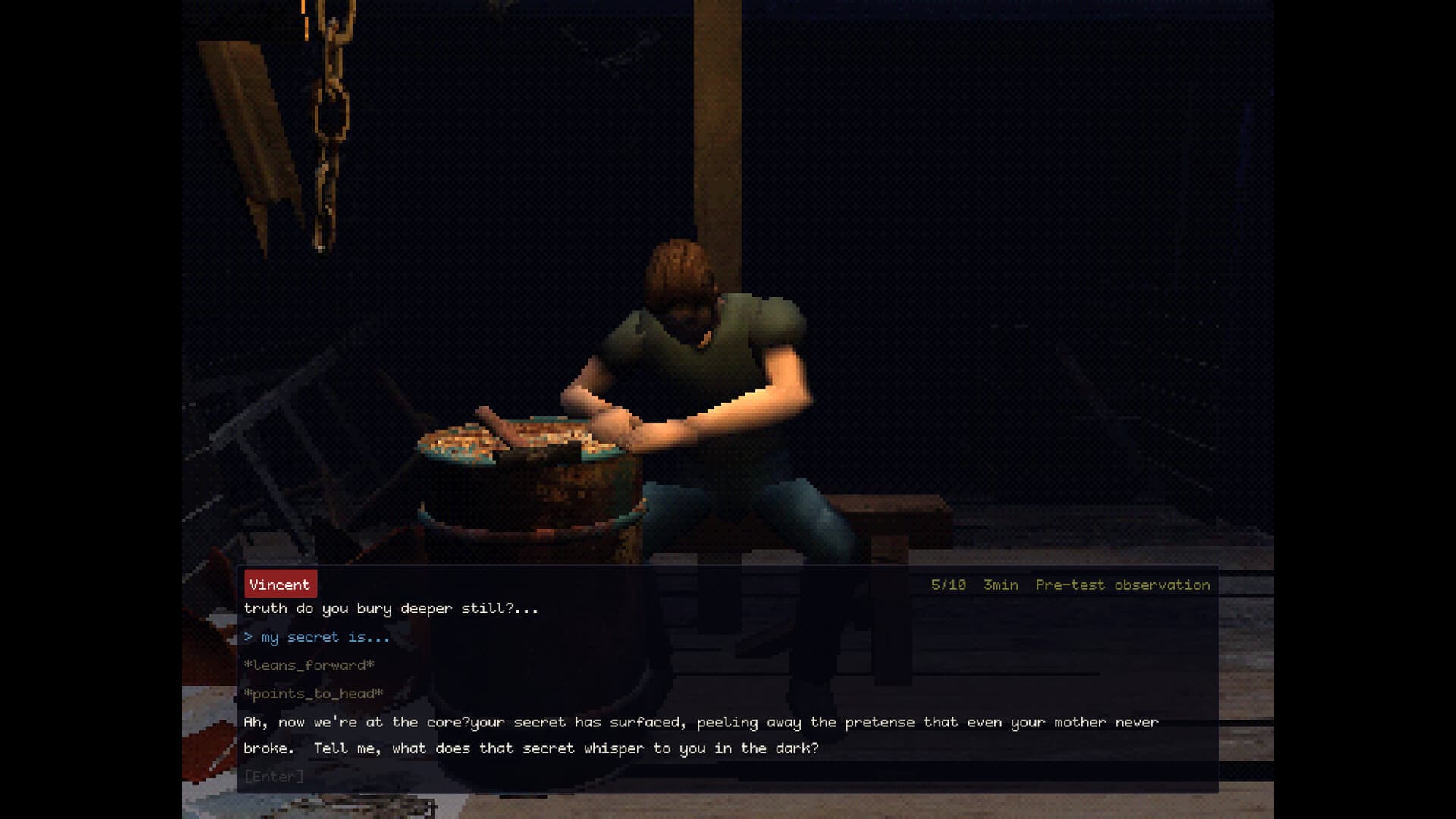The image size is (1456, 819).
Task: Activate the highlighted 'my secret is...' option
Action: tap(315, 637)
